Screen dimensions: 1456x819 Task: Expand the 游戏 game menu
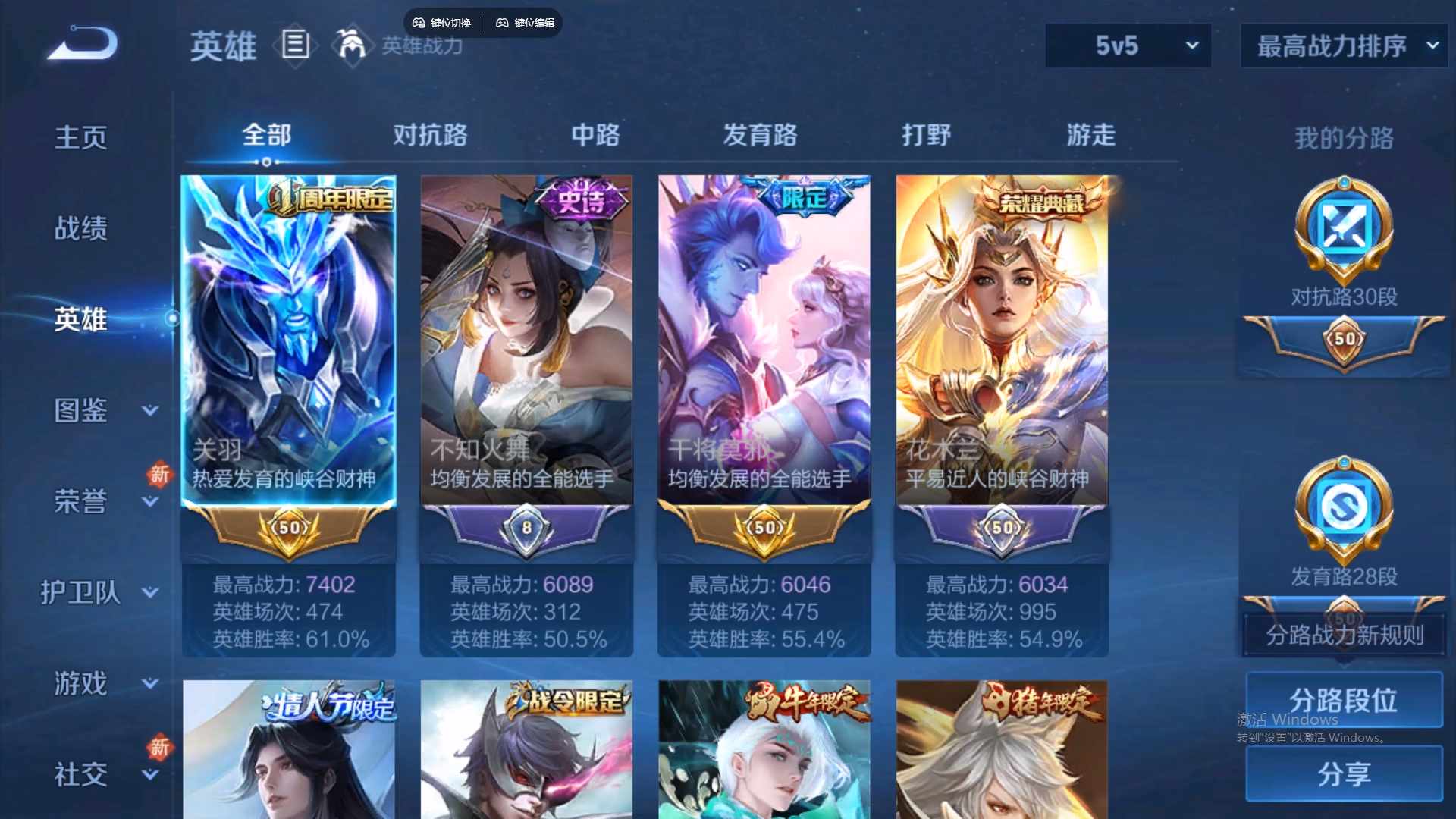150,683
